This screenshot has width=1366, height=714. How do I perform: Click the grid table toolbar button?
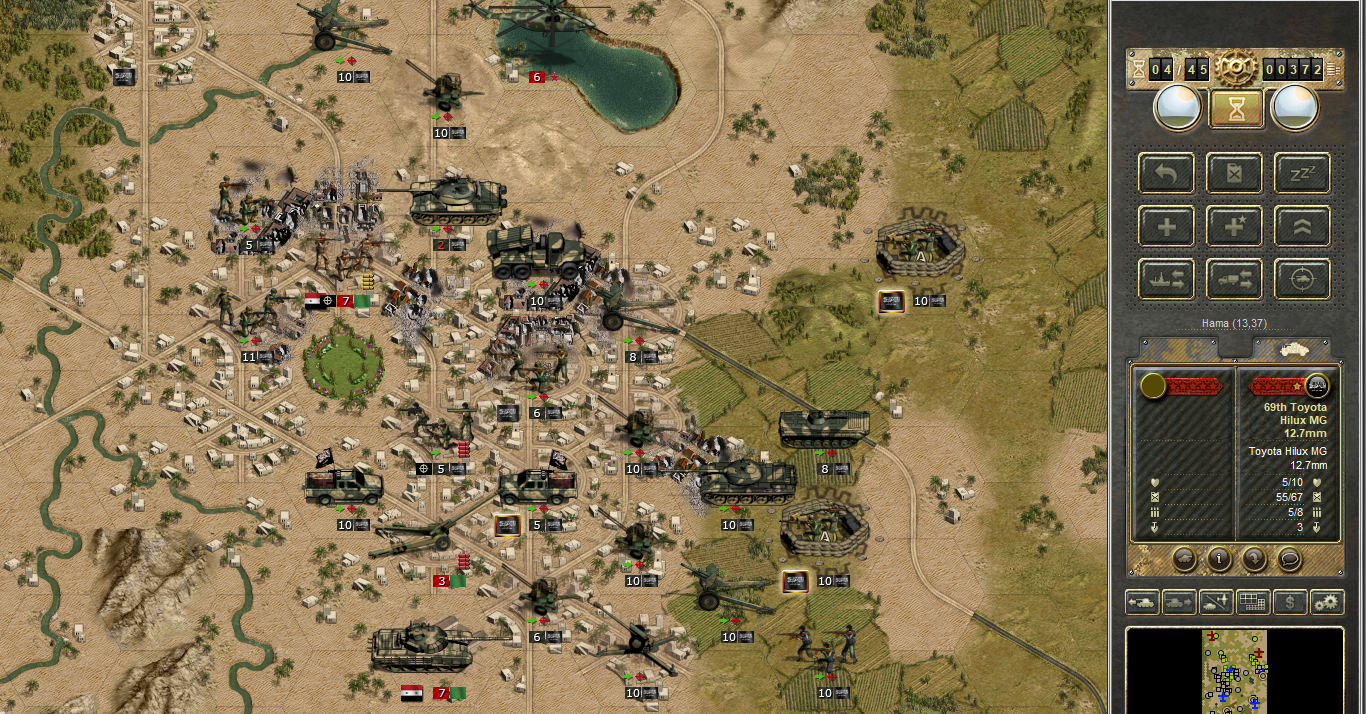[1252, 602]
